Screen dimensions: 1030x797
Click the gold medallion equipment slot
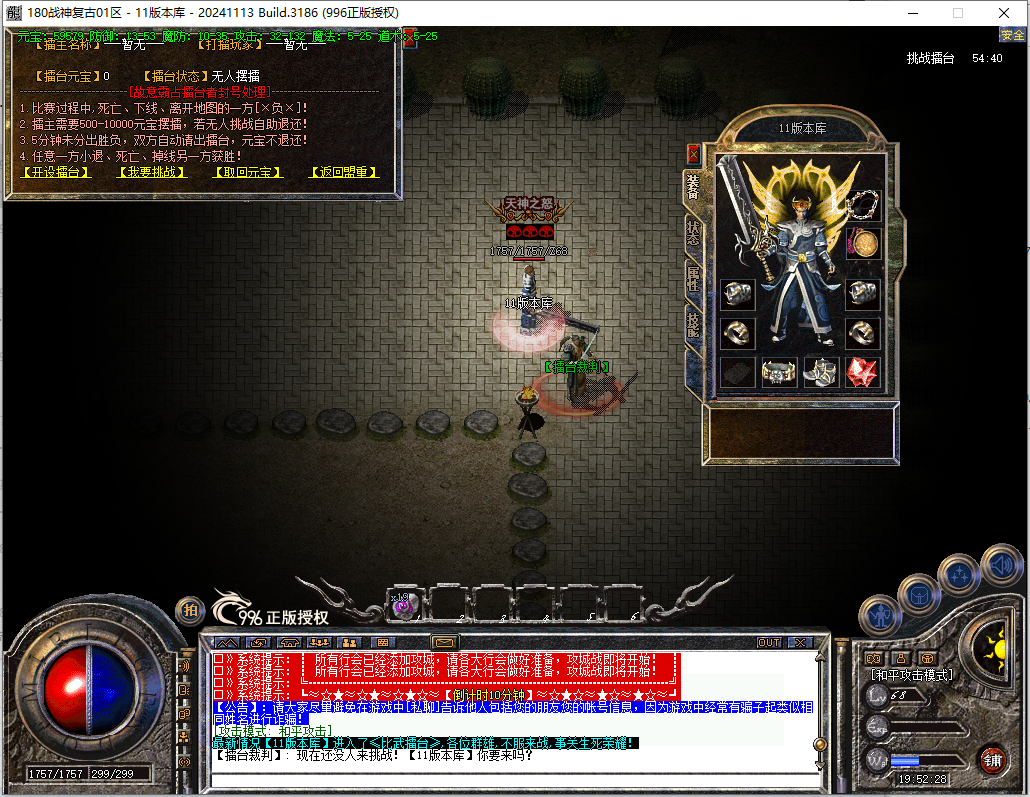click(x=863, y=243)
